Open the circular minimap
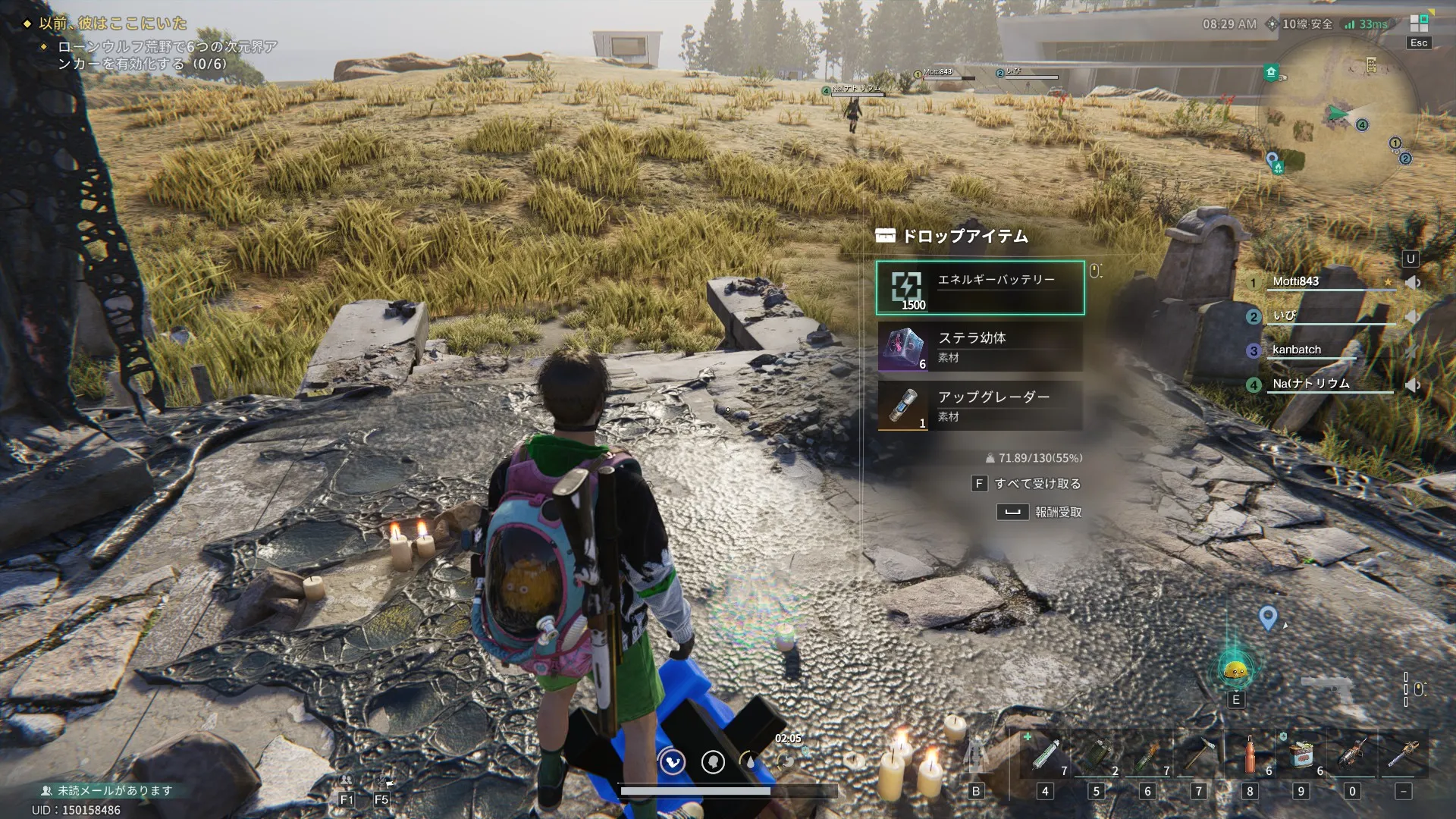This screenshot has height=819, width=1456. (1338, 114)
